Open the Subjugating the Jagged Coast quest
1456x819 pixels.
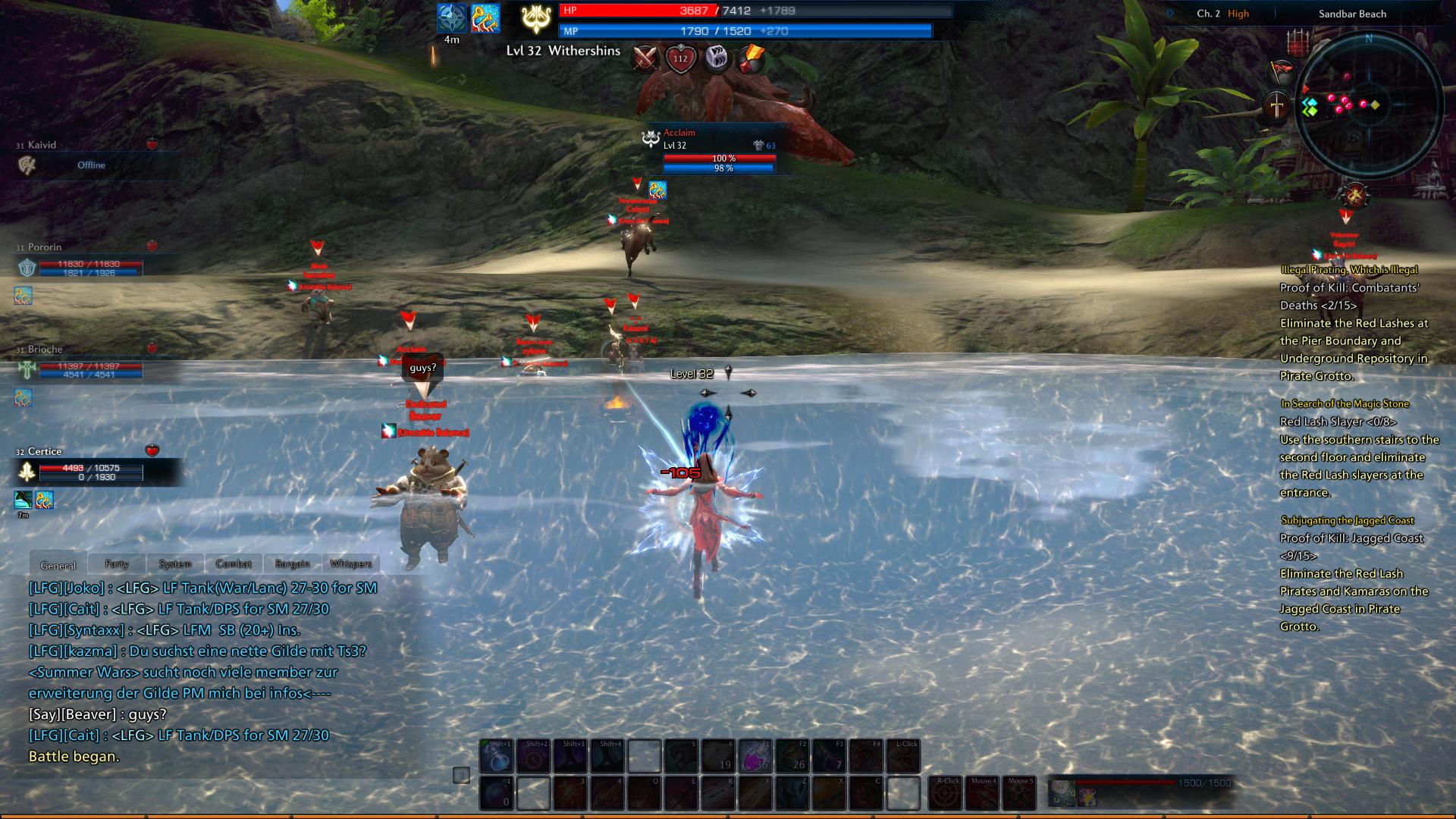(x=1347, y=520)
